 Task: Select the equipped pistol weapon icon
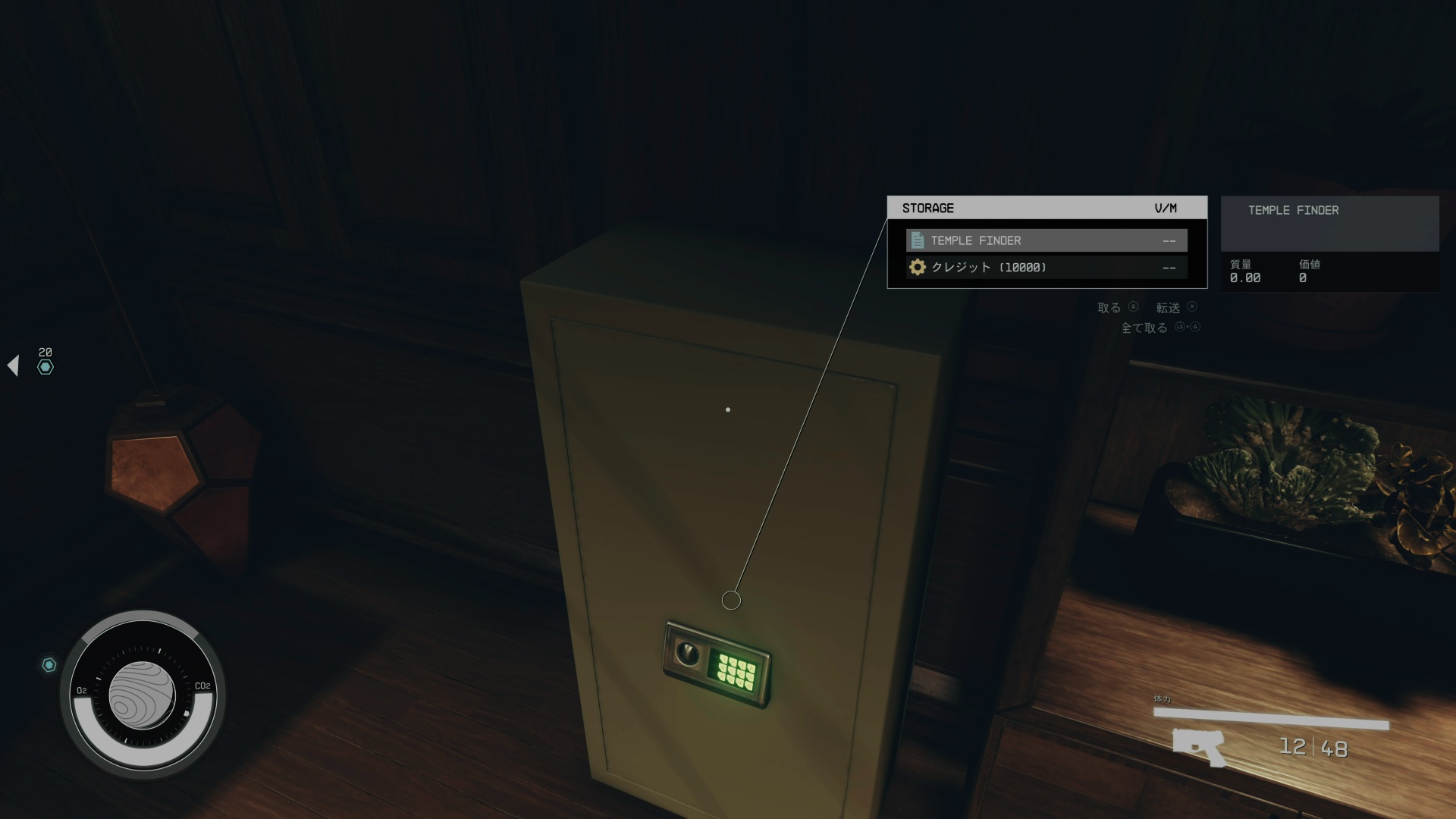[x=1199, y=746]
